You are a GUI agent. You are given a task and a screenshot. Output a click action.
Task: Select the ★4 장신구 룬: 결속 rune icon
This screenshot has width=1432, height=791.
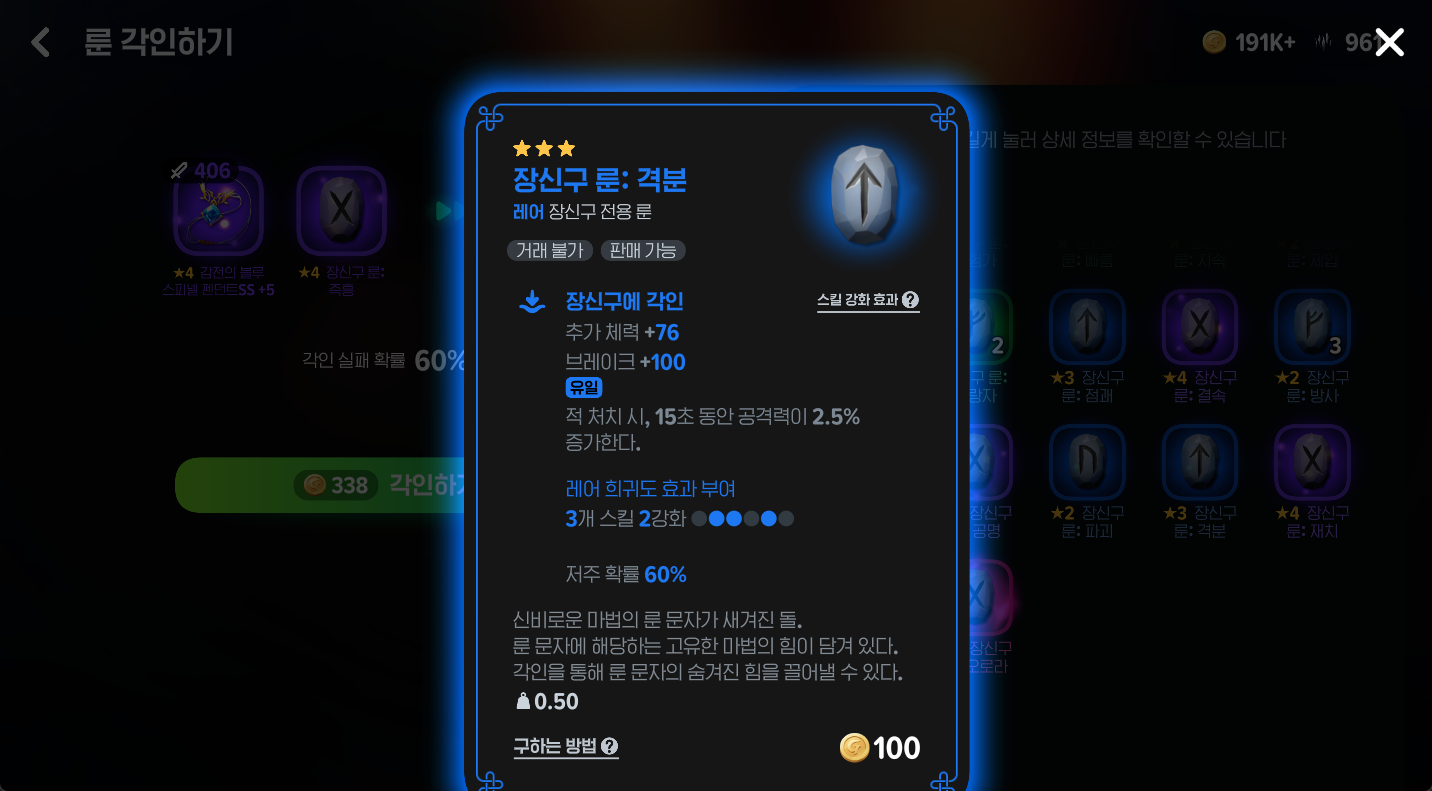1199,327
